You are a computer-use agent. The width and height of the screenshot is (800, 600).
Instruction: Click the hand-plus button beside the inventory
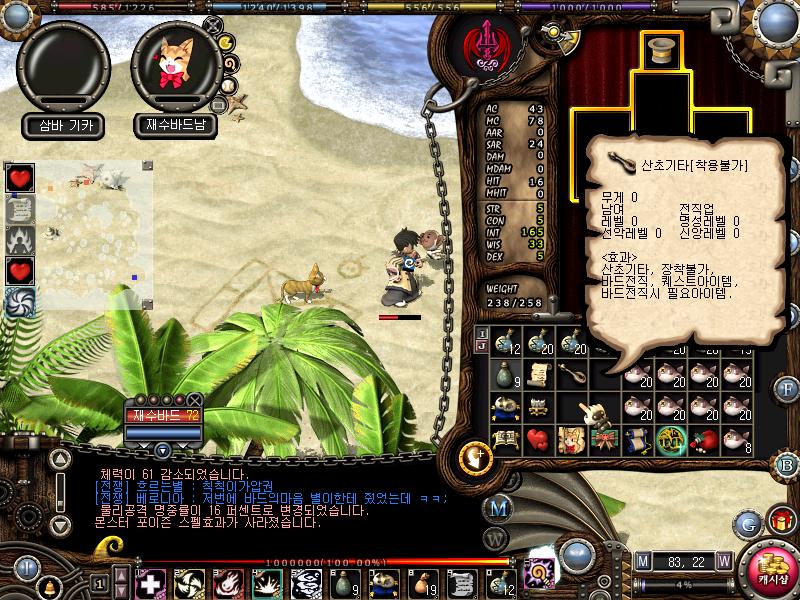pos(473,457)
